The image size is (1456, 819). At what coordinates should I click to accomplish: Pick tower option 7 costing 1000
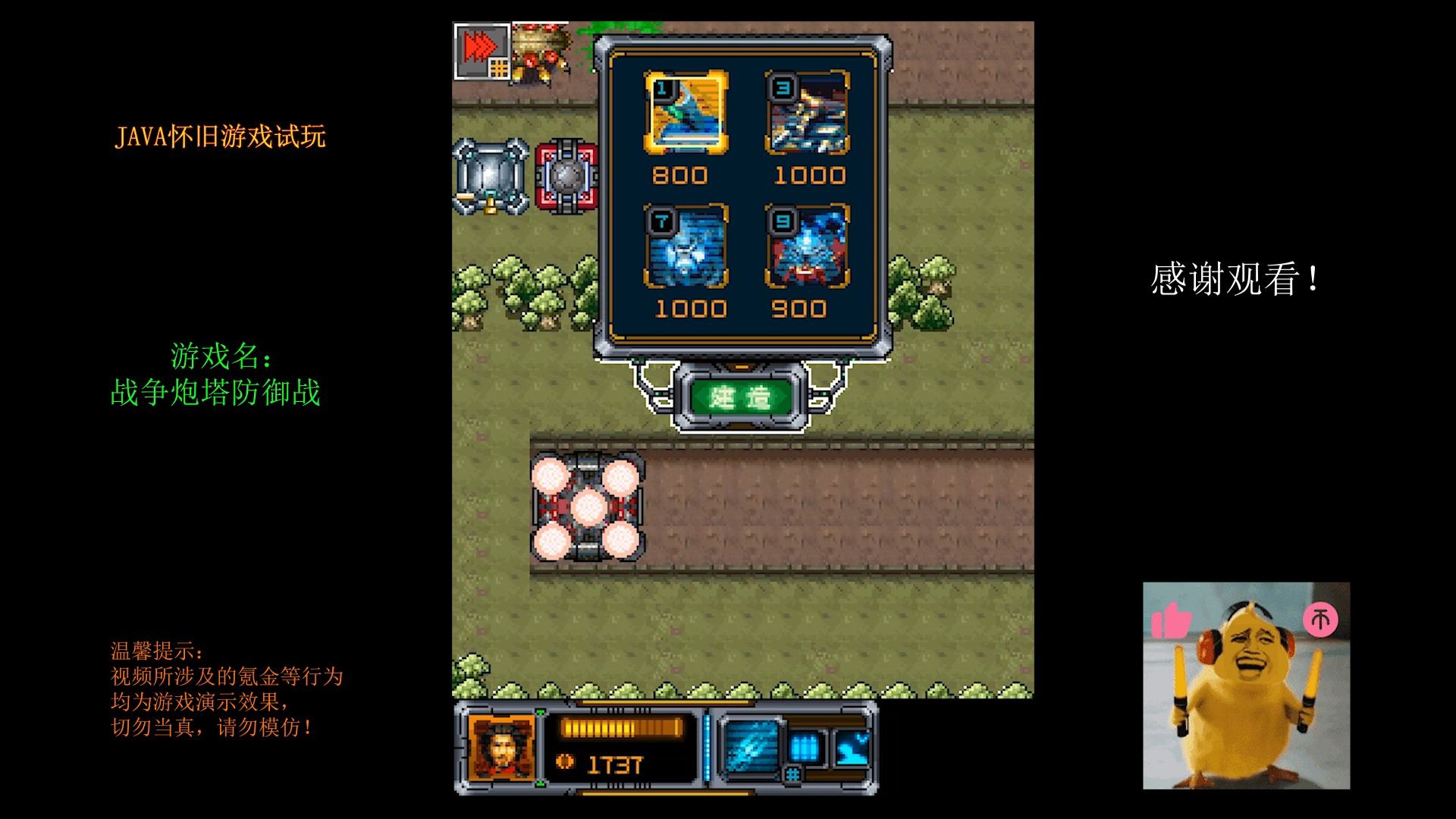686,246
